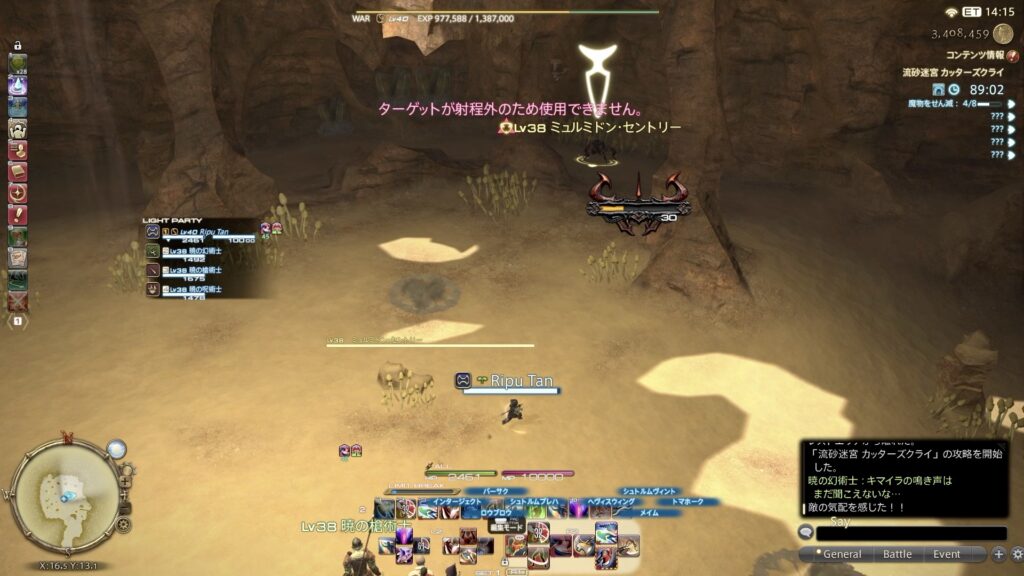Switch to the Battle chat tab

[897, 554]
